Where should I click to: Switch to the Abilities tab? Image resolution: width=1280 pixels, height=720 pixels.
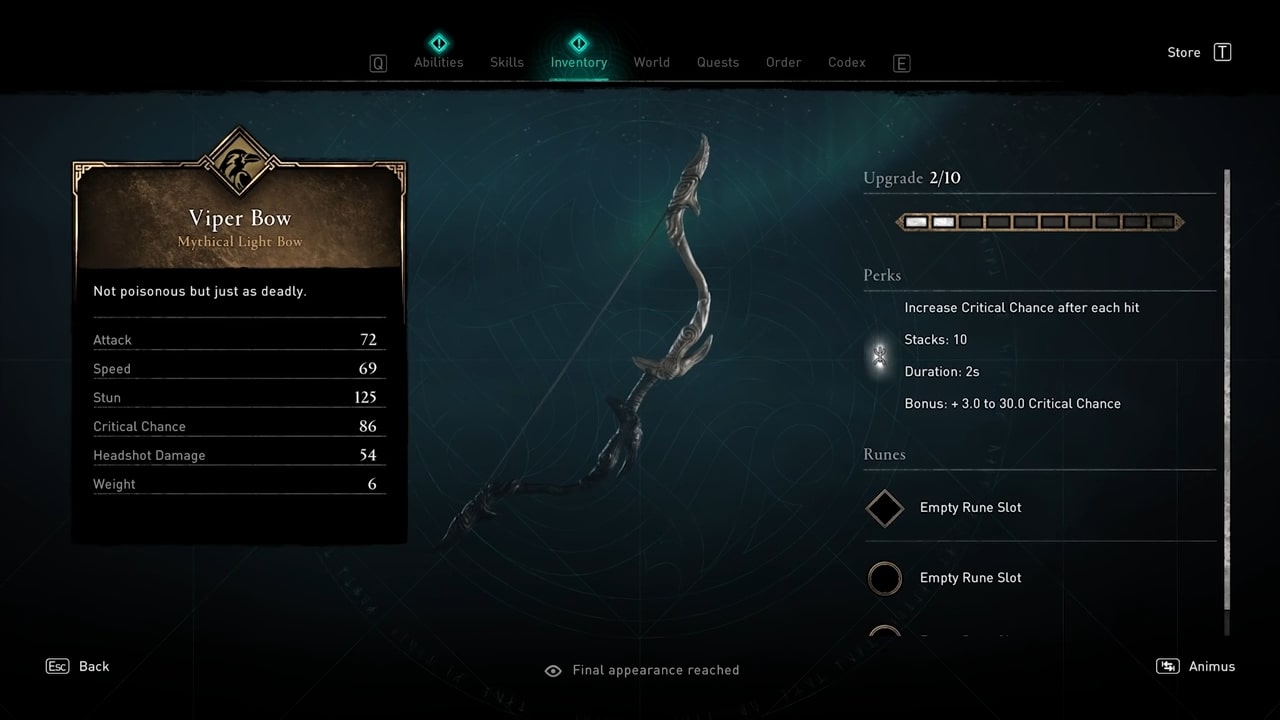(438, 62)
